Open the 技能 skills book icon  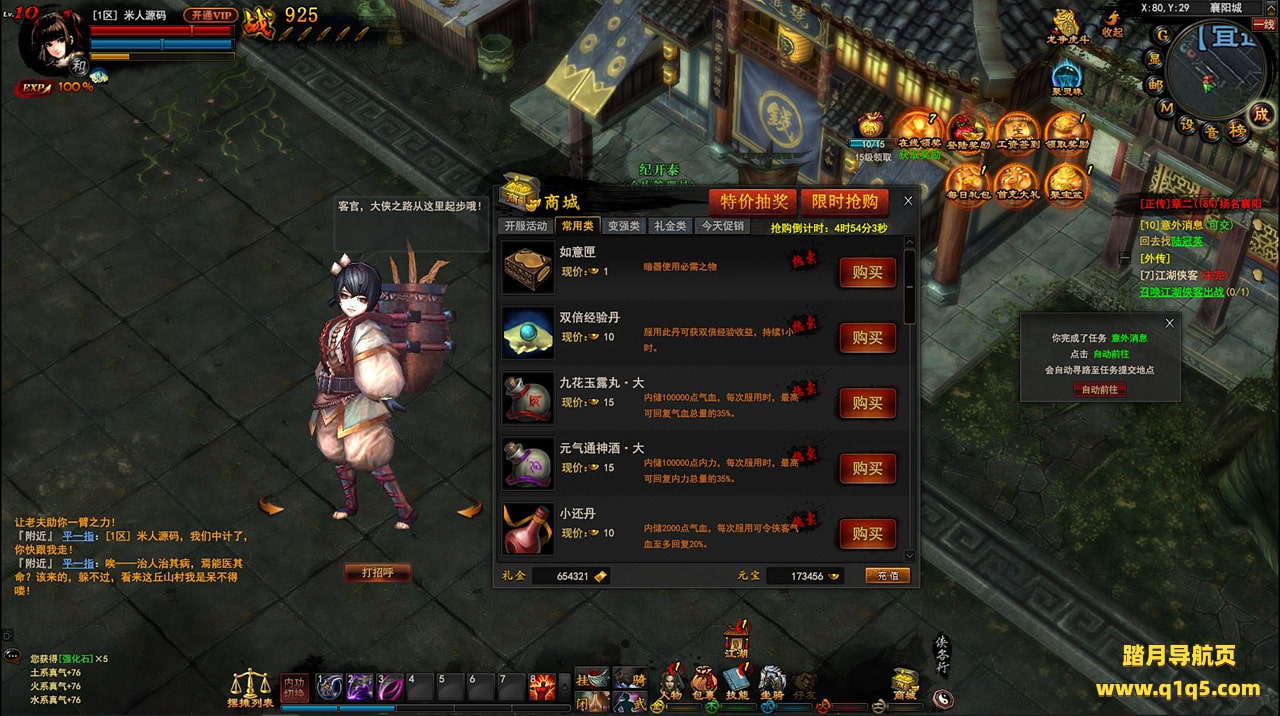(737, 683)
